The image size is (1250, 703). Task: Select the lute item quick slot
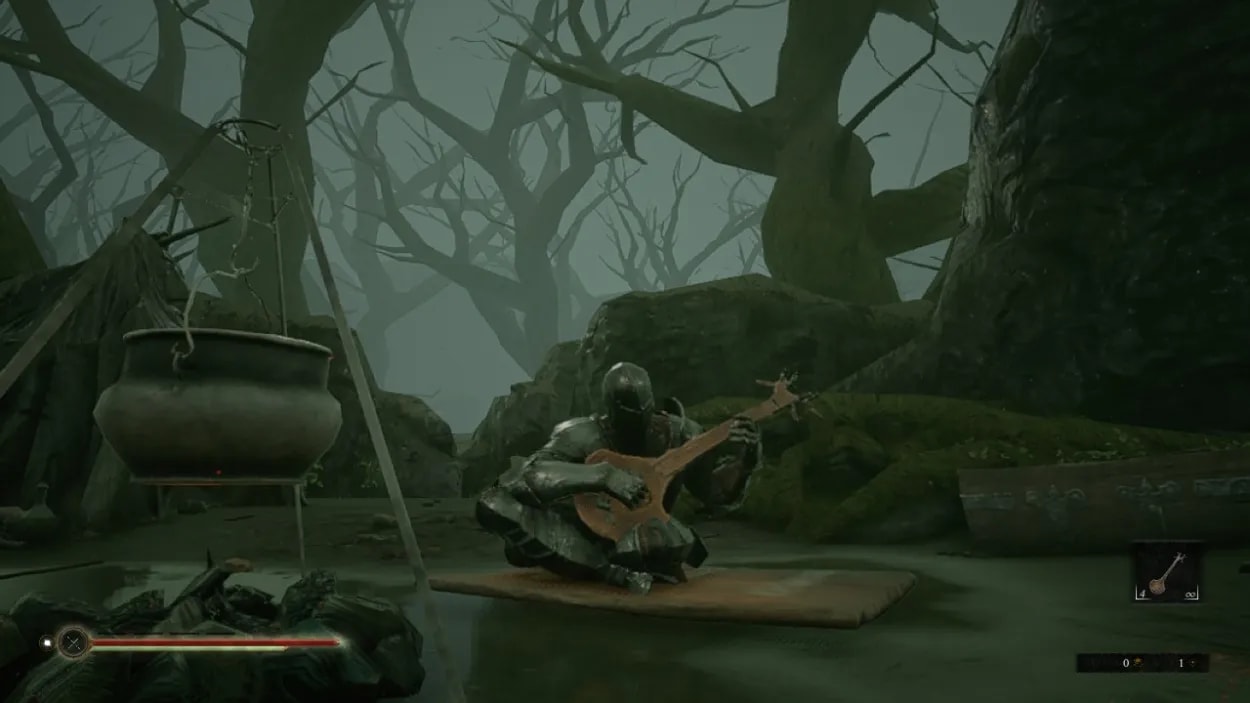pyautogui.click(x=1166, y=572)
